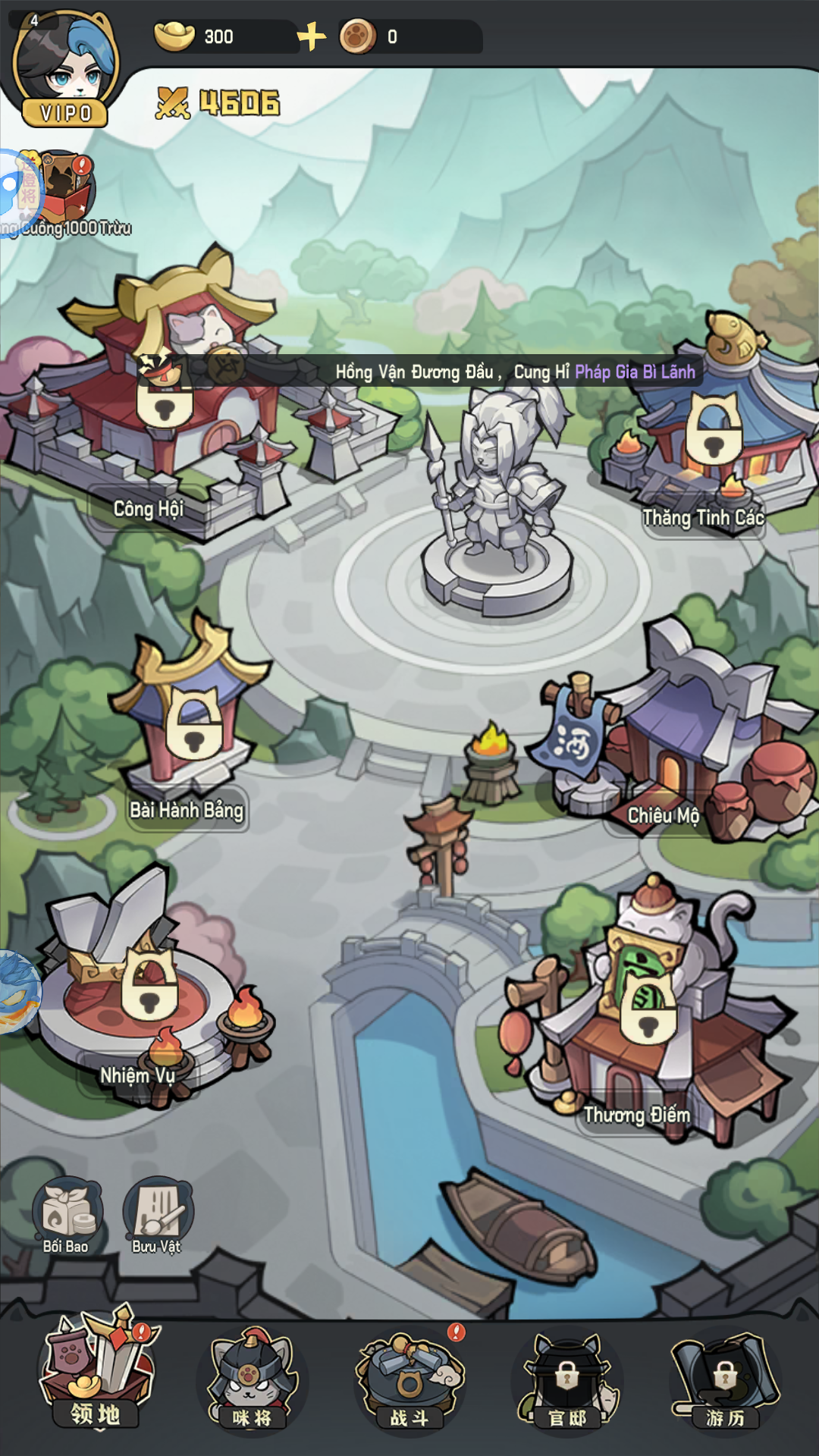Open the event icon with red alert
This screenshot has width=819, height=1456.
pyautogui.click(x=67, y=186)
